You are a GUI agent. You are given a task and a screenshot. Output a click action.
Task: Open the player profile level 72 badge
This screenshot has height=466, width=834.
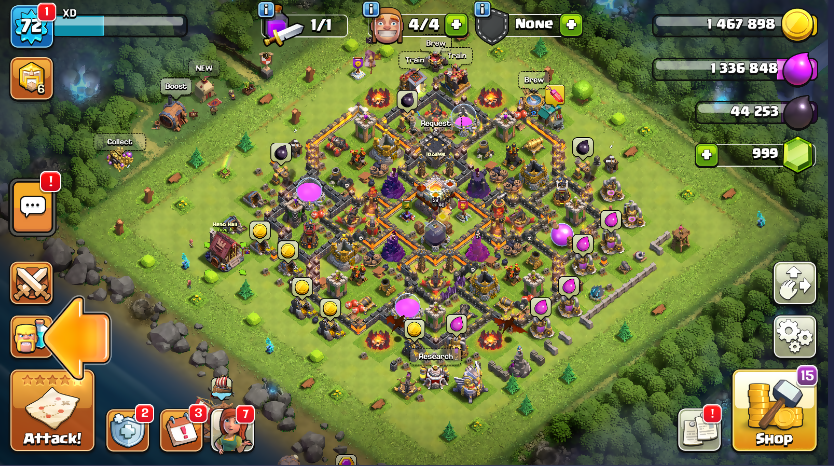tap(31, 26)
